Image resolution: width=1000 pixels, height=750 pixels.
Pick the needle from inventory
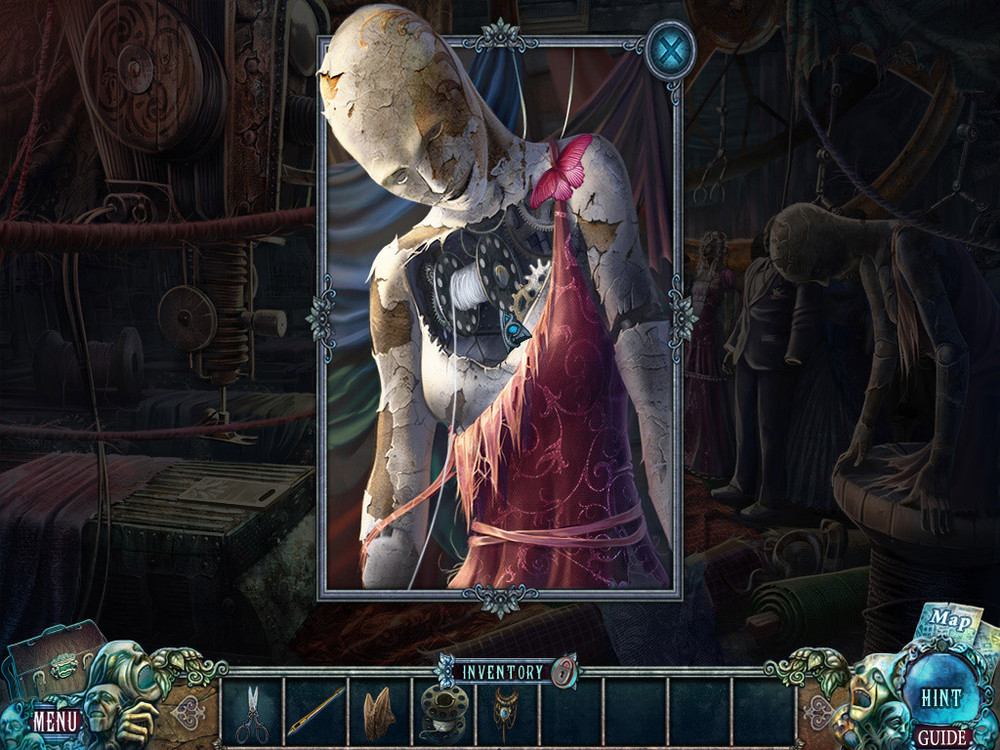tap(317, 713)
